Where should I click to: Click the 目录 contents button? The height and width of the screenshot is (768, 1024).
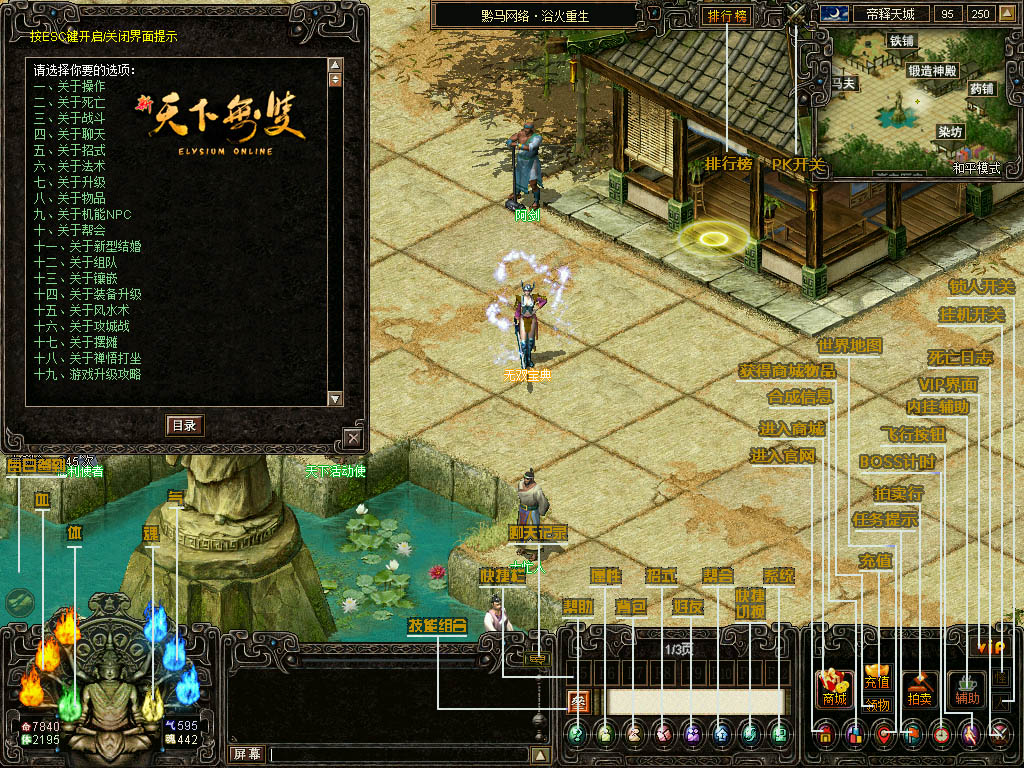pyautogui.click(x=184, y=425)
